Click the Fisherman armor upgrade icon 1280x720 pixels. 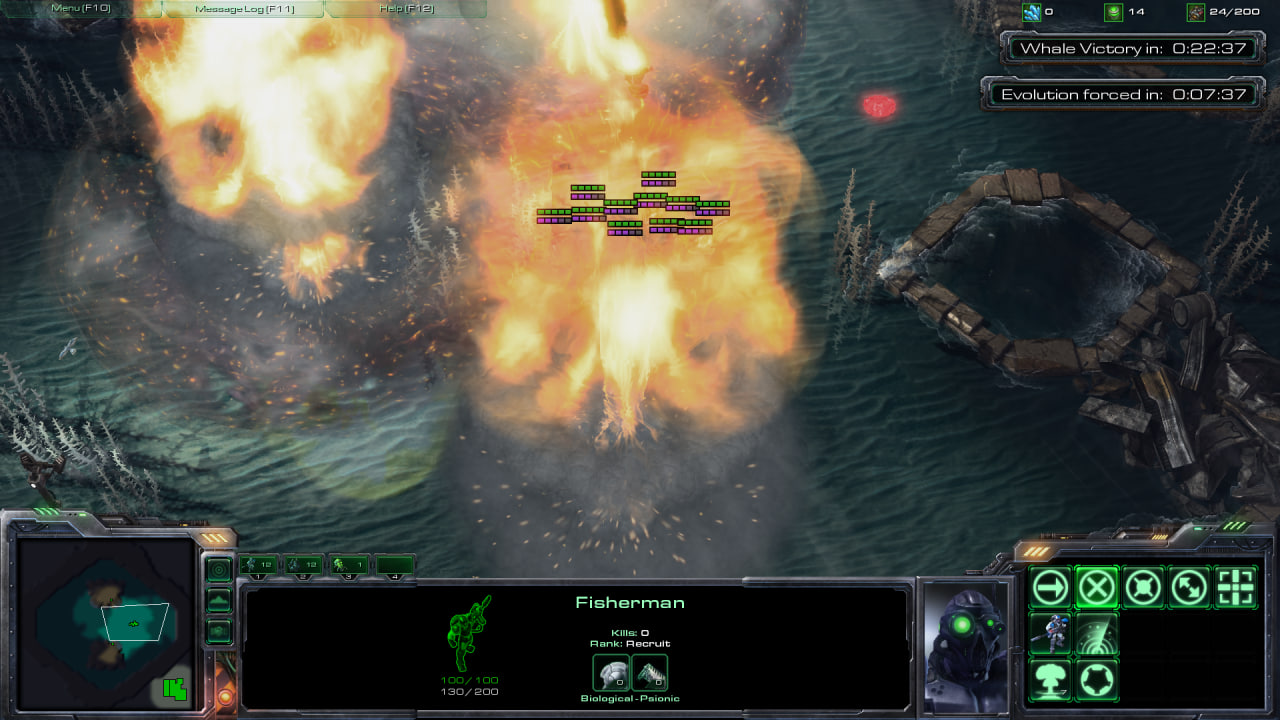point(611,673)
